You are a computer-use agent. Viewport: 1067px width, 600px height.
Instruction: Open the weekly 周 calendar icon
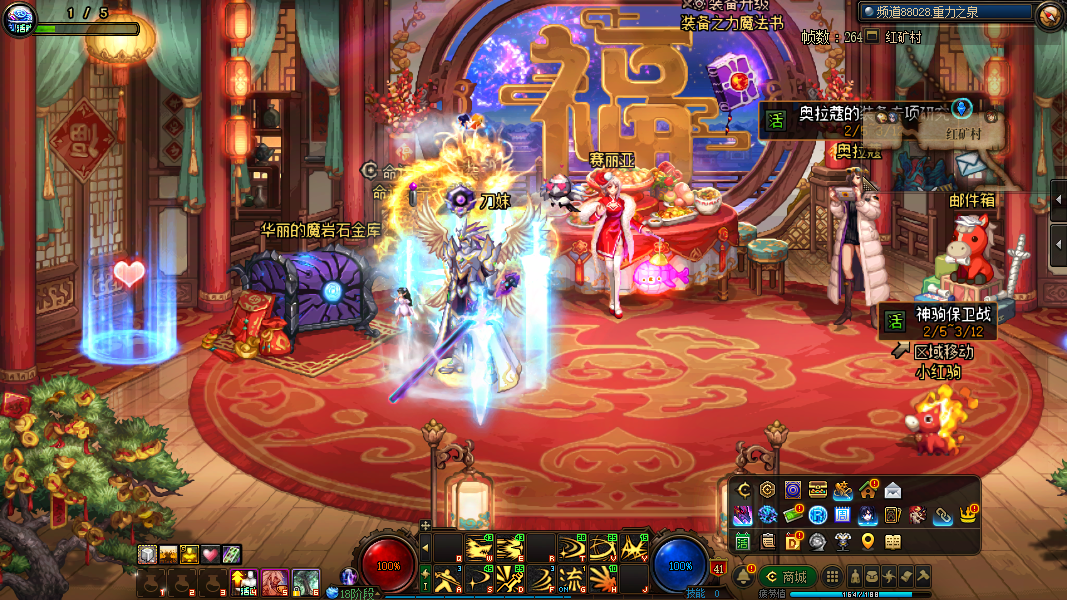pos(842,516)
